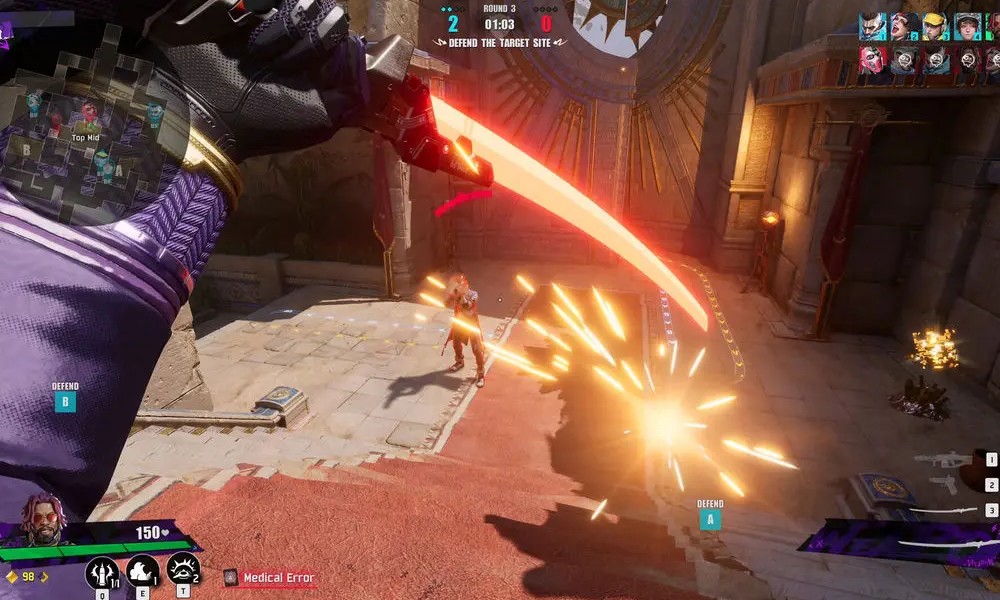1000x600 pixels.
Task: Click the pink-masked enemy portrait
Action: click(873, 61)
